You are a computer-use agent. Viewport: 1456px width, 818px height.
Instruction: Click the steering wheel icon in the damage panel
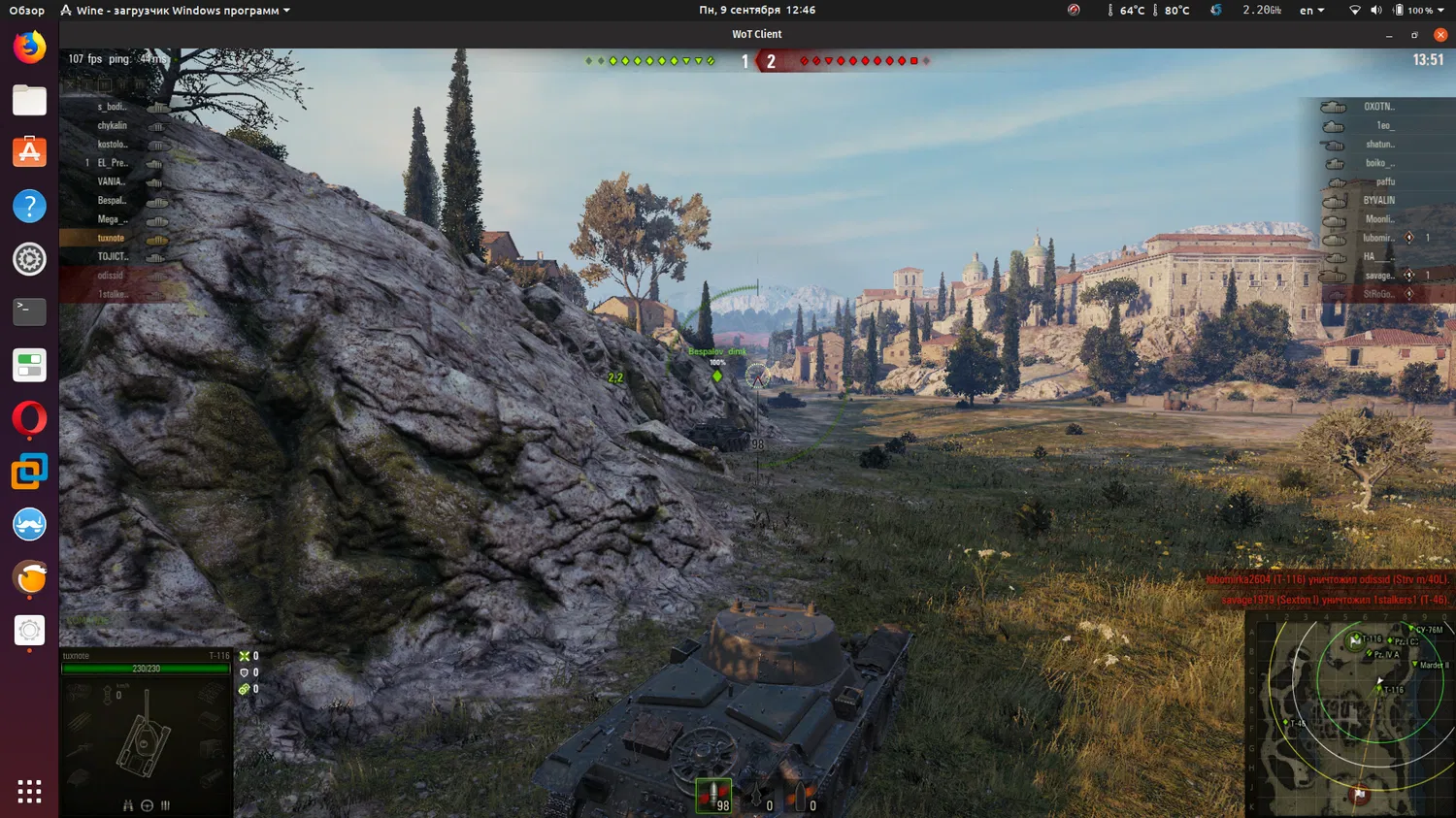(x=147, y=805)
